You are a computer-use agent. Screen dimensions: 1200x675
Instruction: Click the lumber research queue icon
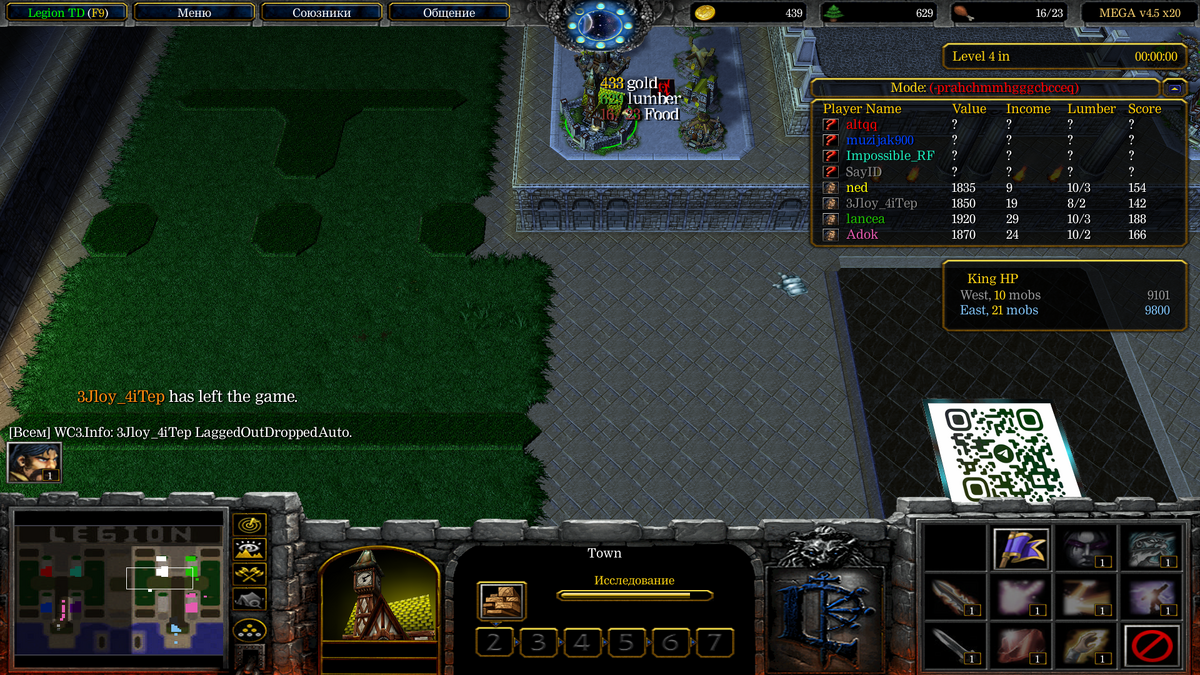click(x=501, y=601)
